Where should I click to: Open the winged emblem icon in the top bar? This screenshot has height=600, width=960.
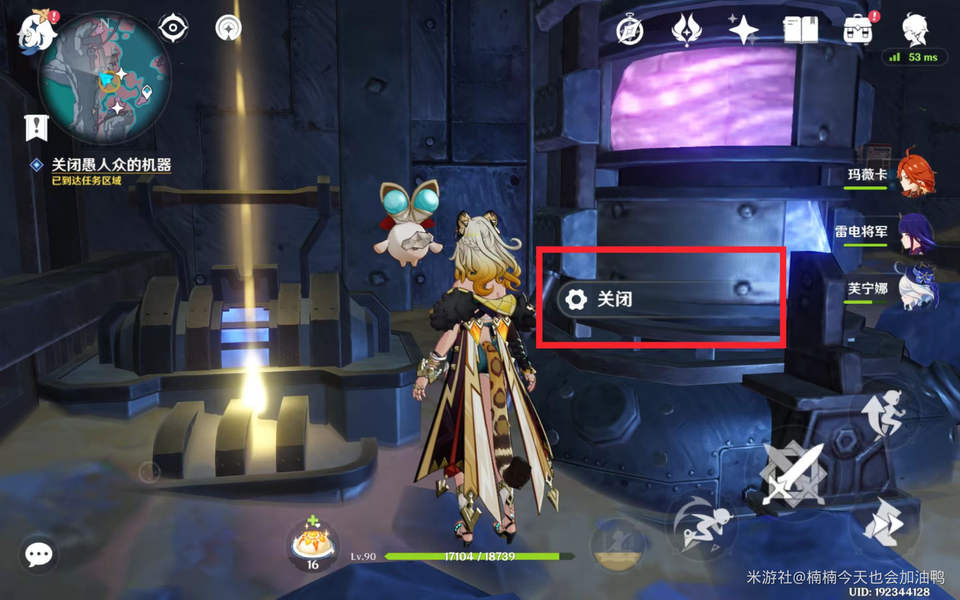[x=687, y=29]
